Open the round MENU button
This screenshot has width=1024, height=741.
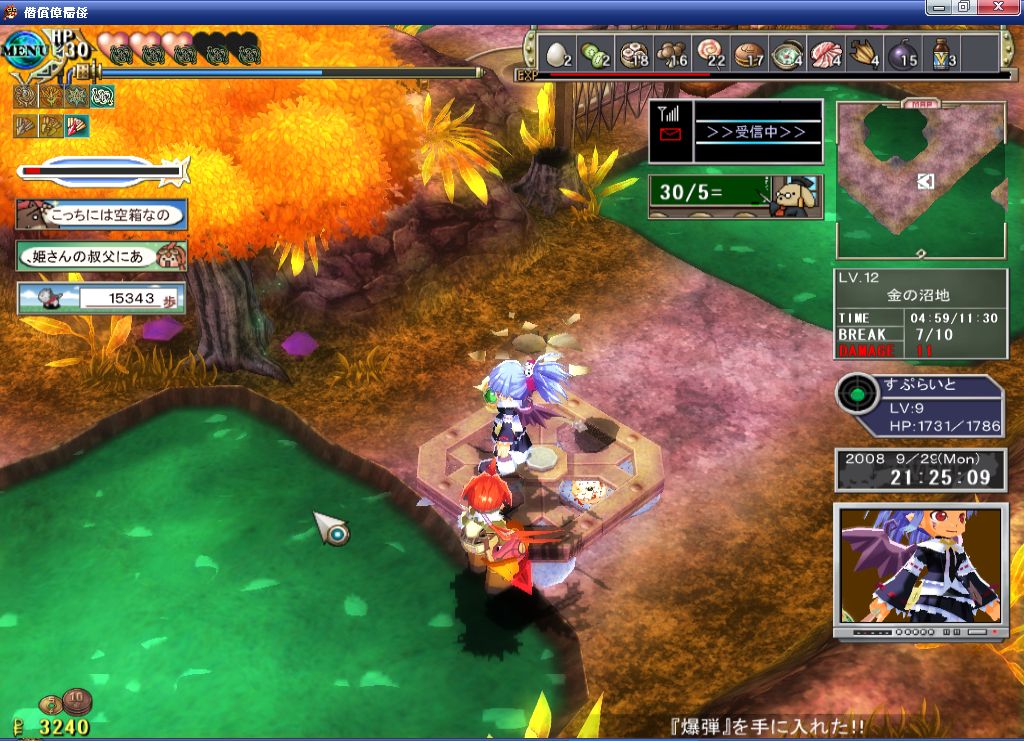pyautogui.click(x=26, y=46)
